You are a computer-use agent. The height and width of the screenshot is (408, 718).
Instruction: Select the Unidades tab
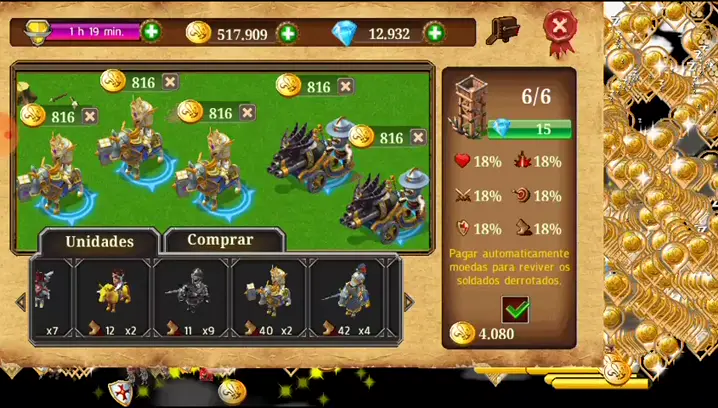(99, 241)
